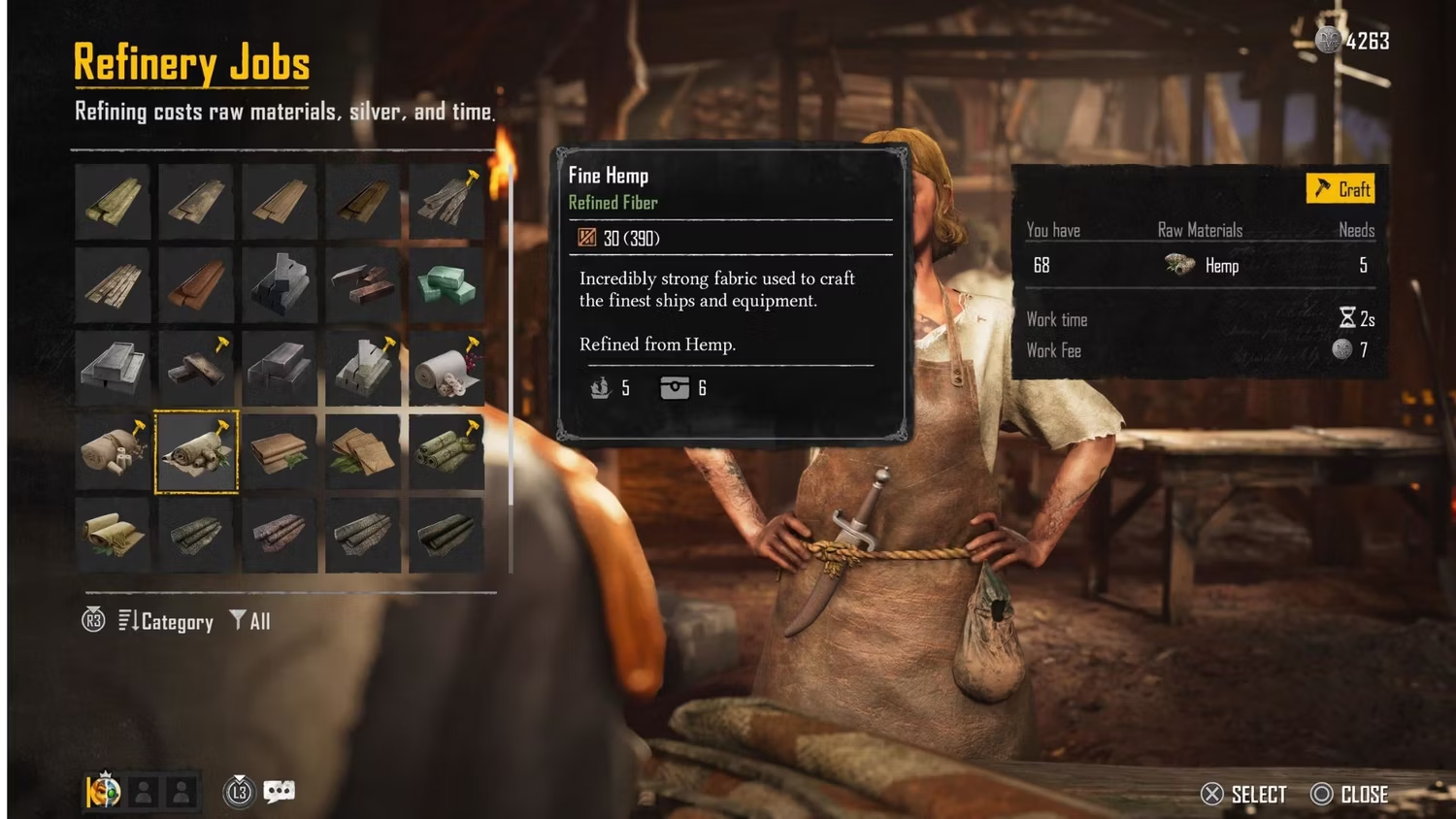Select the Hemp raw material row

point(1201,265)
